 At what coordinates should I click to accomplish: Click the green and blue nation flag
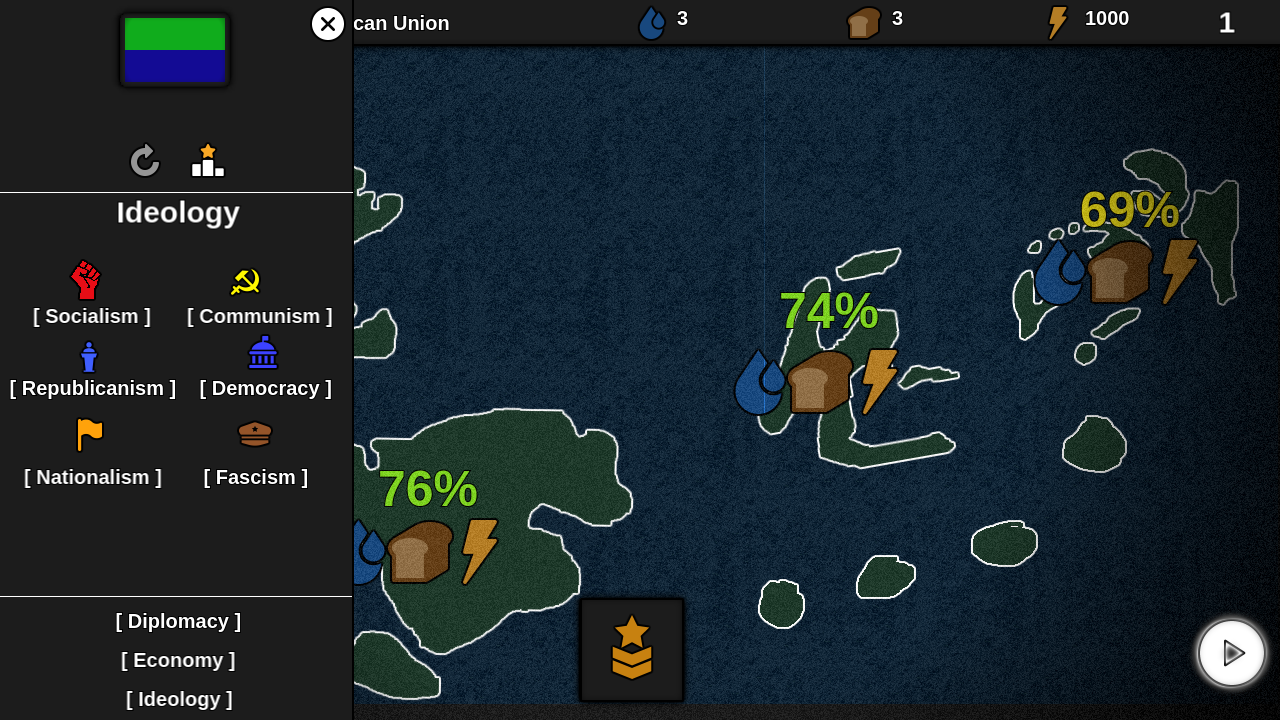pos(175,50)
